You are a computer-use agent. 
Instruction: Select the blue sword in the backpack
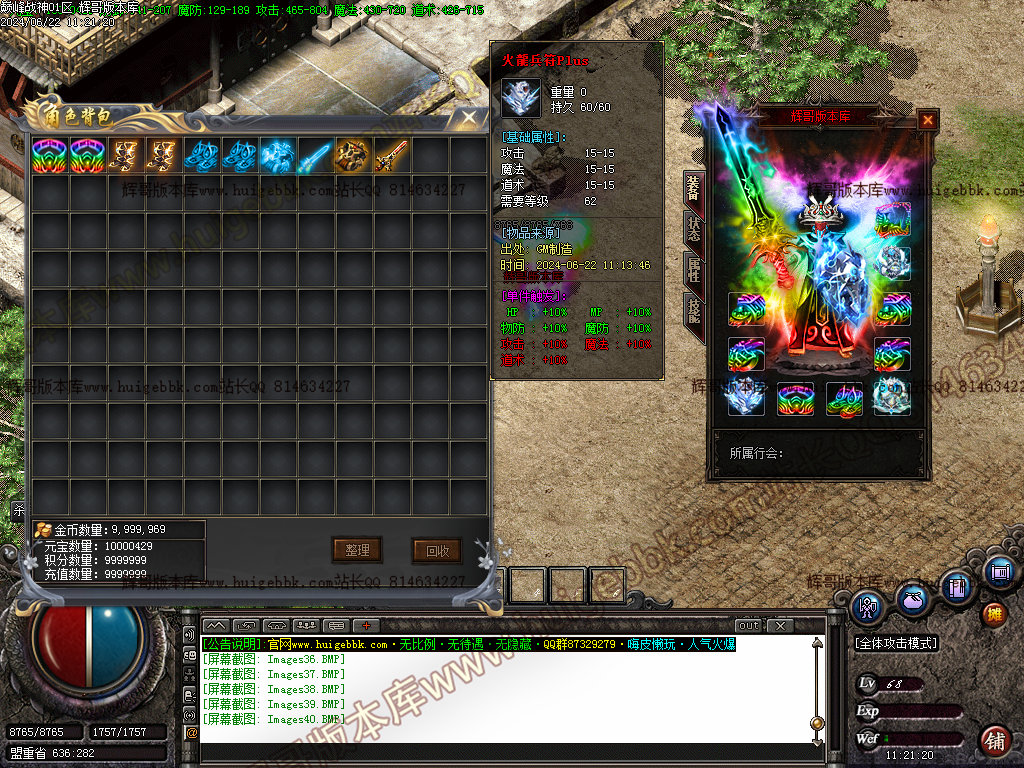click(316, 155)
